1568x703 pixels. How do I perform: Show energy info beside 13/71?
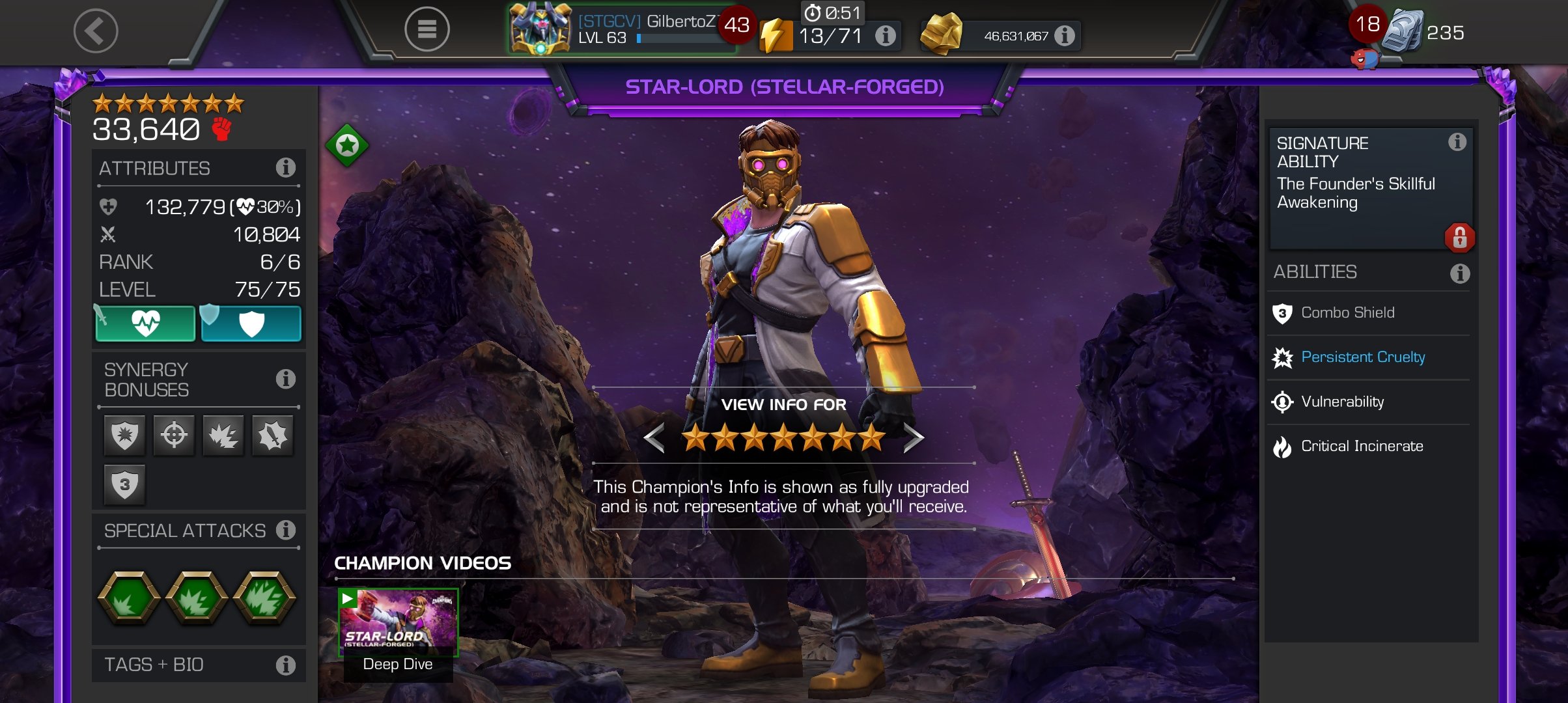tap(885, 36)
